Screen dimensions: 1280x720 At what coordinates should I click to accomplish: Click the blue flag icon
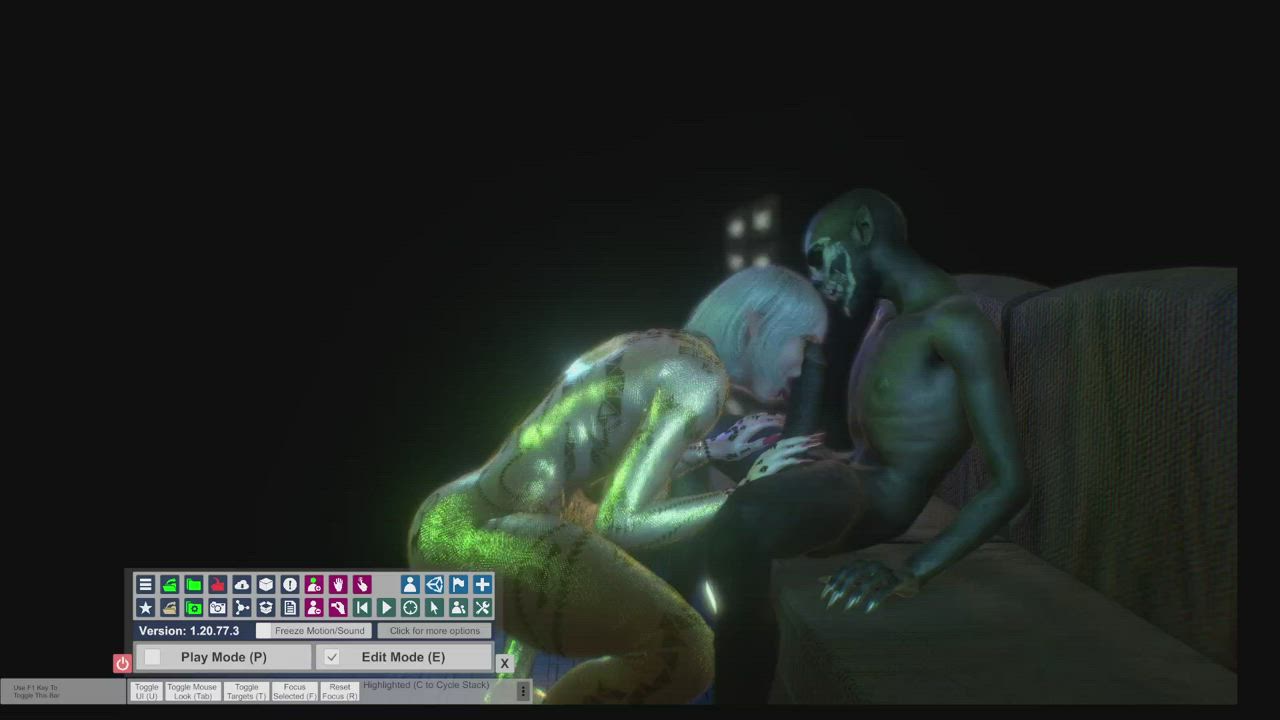pyautogui.click(x=458, y=584)
